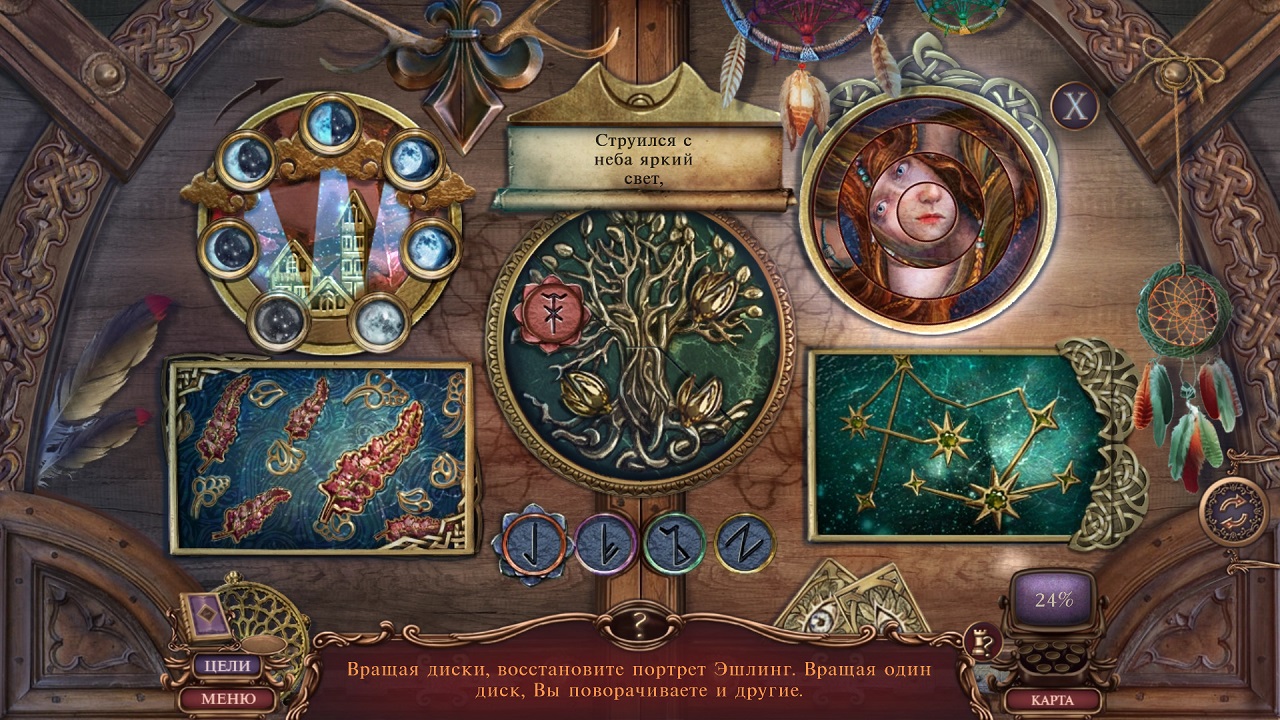Click the question mark hint button

tap(639, 626)
